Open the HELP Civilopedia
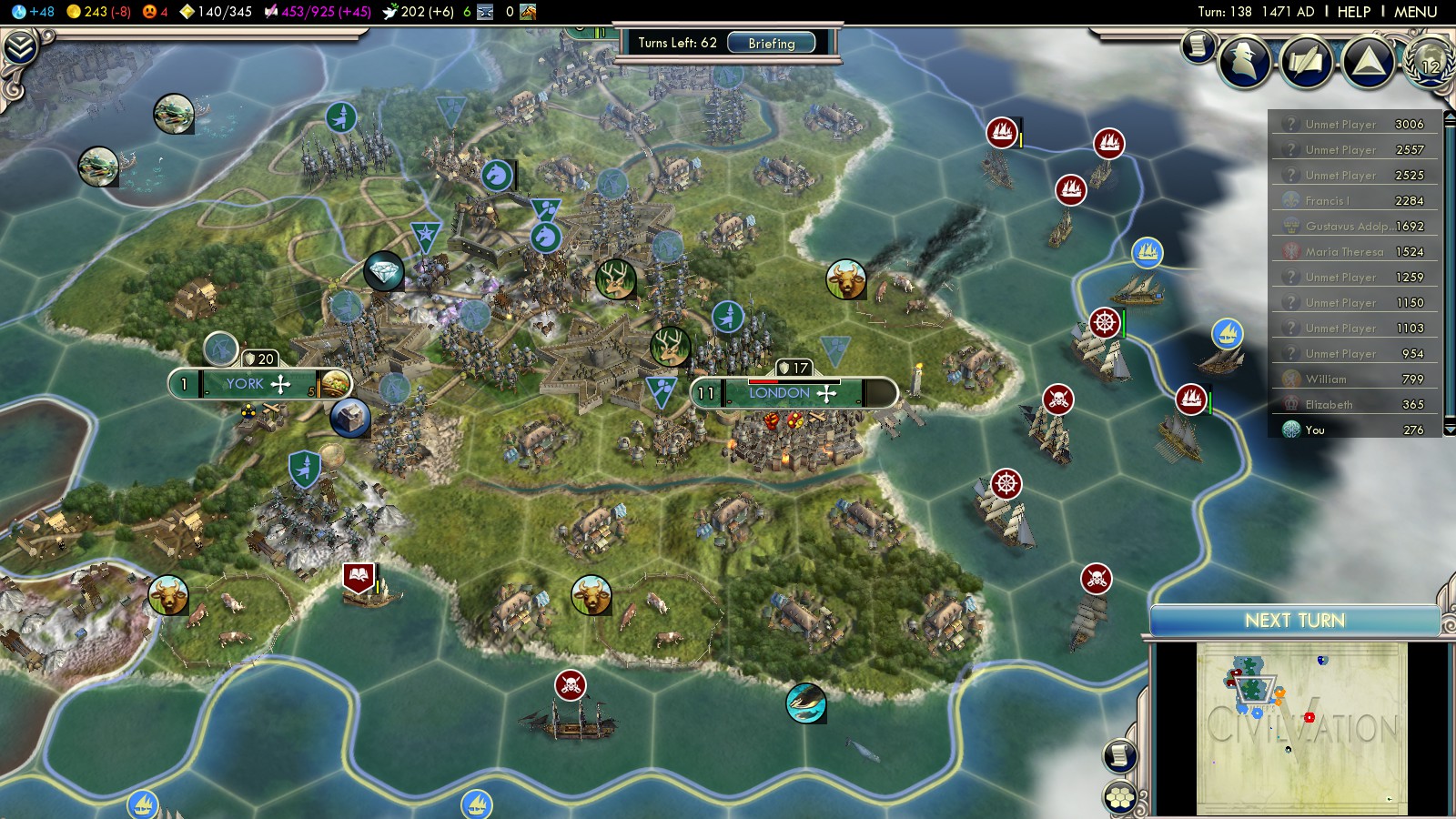 pos(1353,12)
